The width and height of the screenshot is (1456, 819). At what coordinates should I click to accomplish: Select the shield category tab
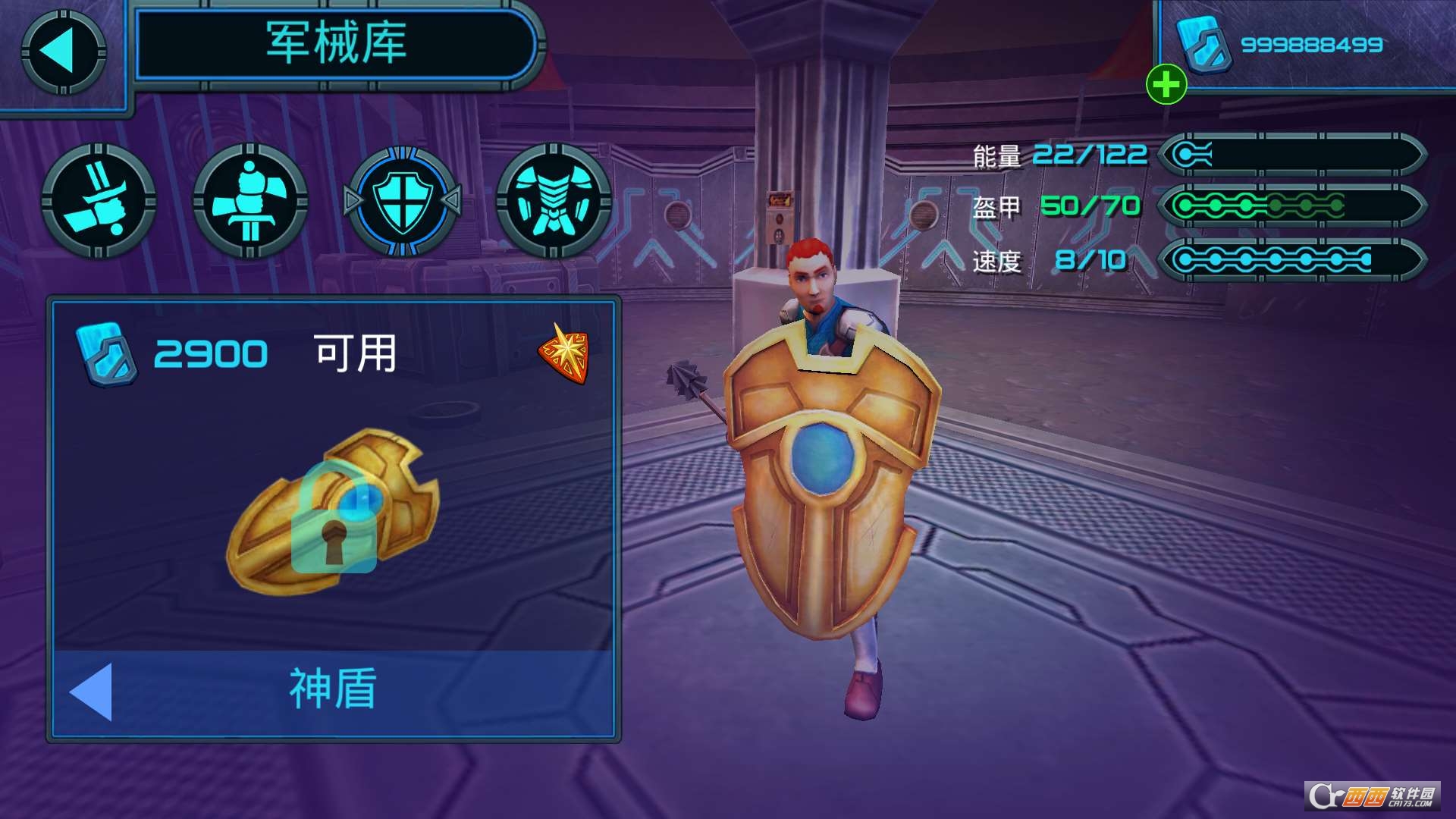[403, 201]
